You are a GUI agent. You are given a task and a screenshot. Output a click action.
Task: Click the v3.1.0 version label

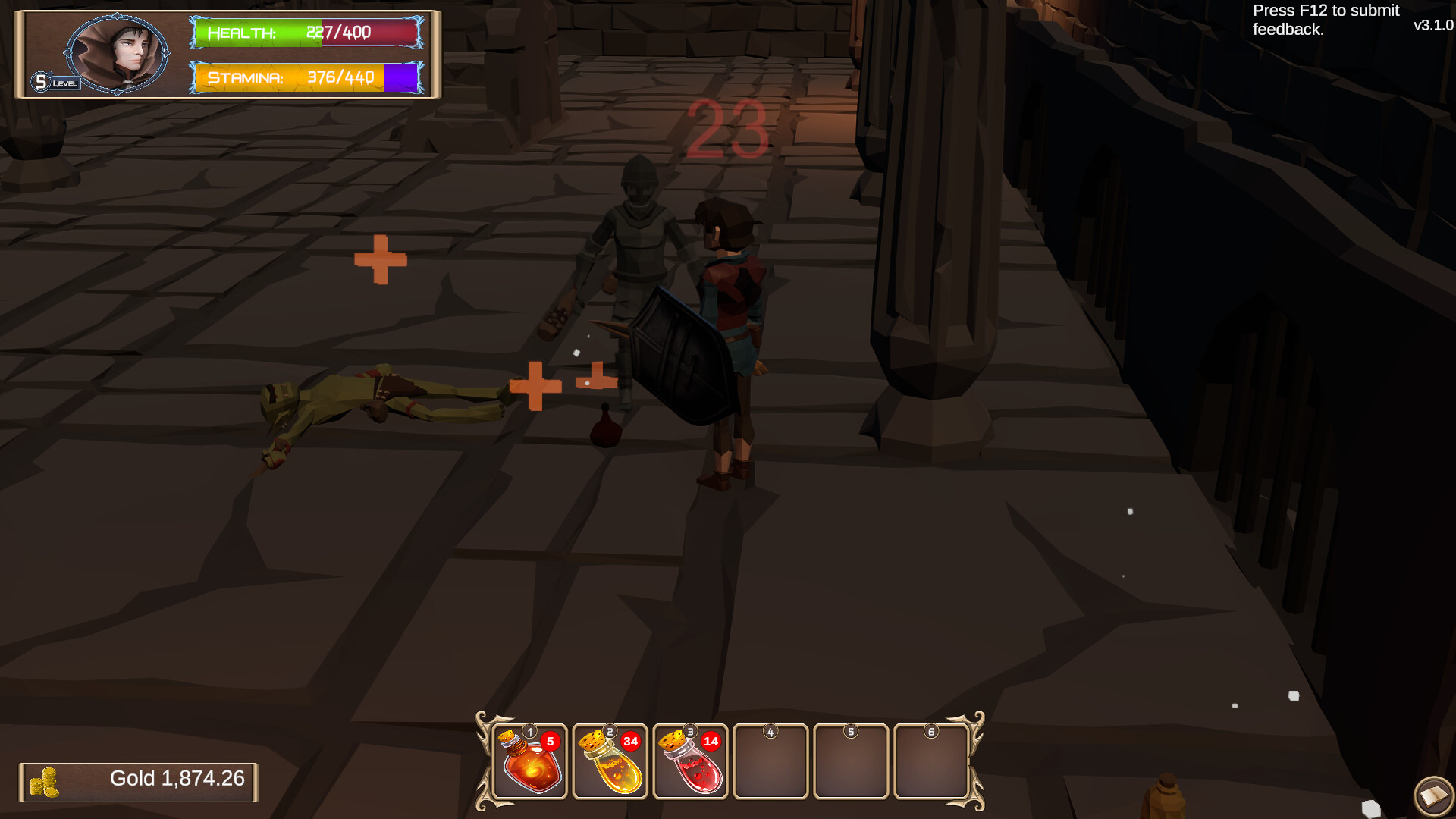click(x=1432, y=25)
